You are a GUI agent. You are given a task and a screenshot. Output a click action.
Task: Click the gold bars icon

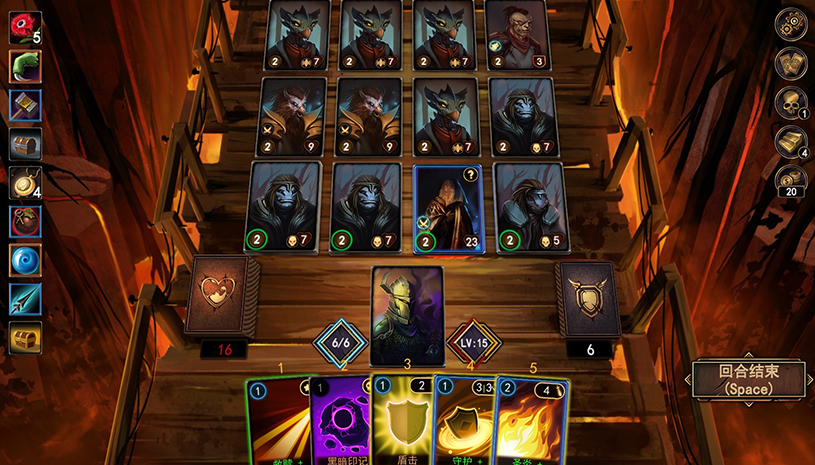[x=792, y=141]
